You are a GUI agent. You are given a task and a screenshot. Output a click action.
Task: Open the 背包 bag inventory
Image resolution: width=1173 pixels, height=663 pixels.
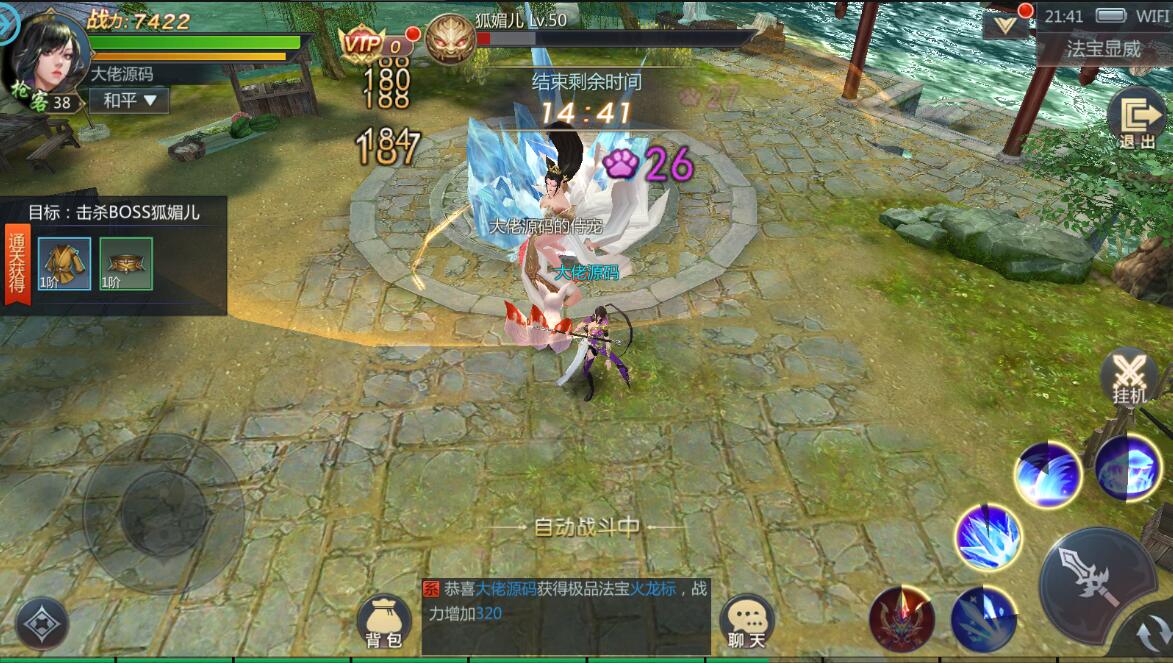pos(384,622)
